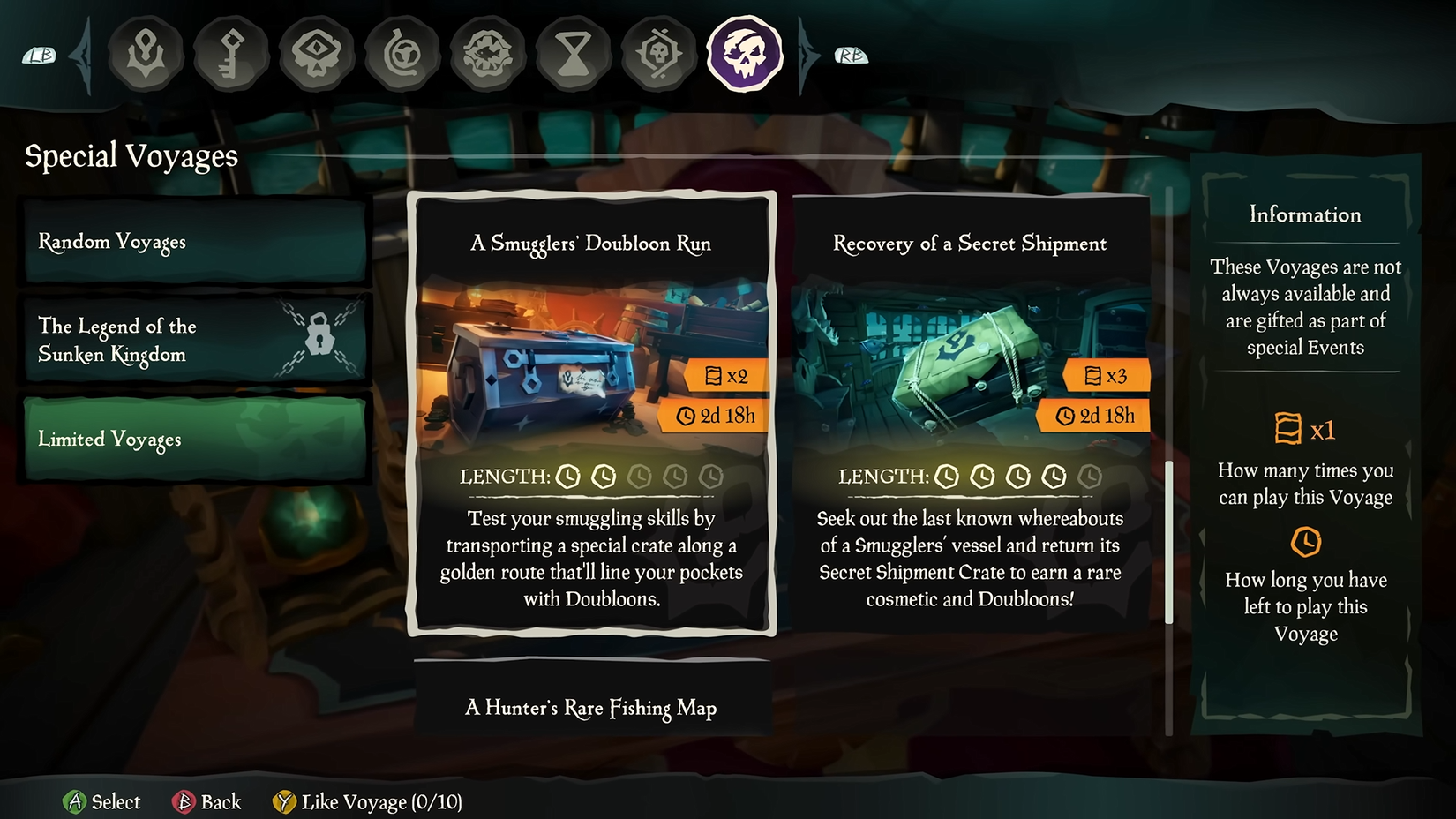Select A Hunter's Rare Fishing Map entry
This screenshot has width=1456, height=819.
[589, 708]
